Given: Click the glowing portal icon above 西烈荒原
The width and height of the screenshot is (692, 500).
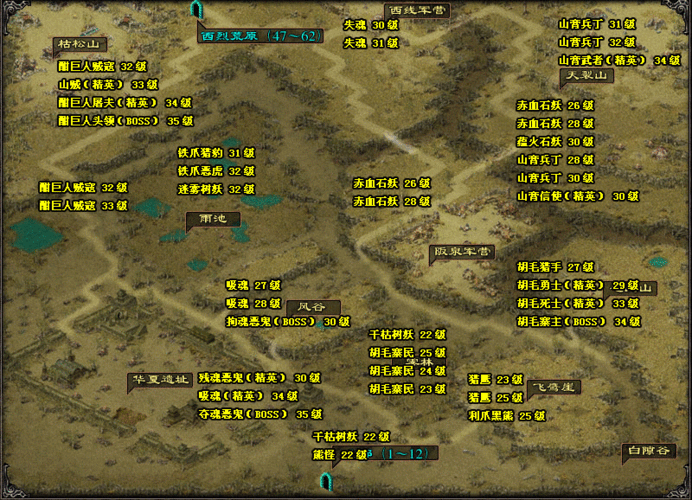Looking at the screenshot, I should pos(196,10).
